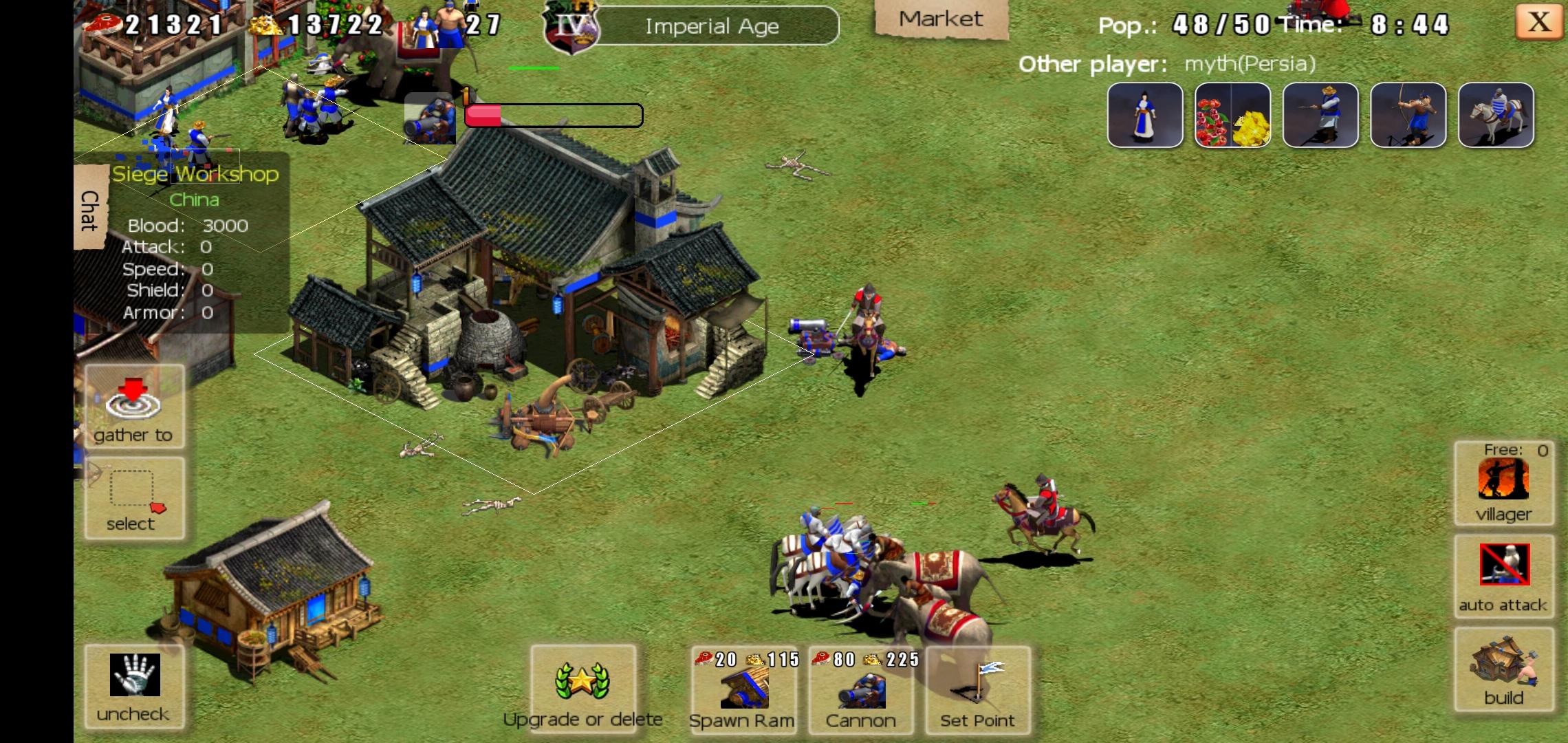This screenshot has height=743, width=1568.
Task: Set Point rally flag
Action: (x=977, y=689)
